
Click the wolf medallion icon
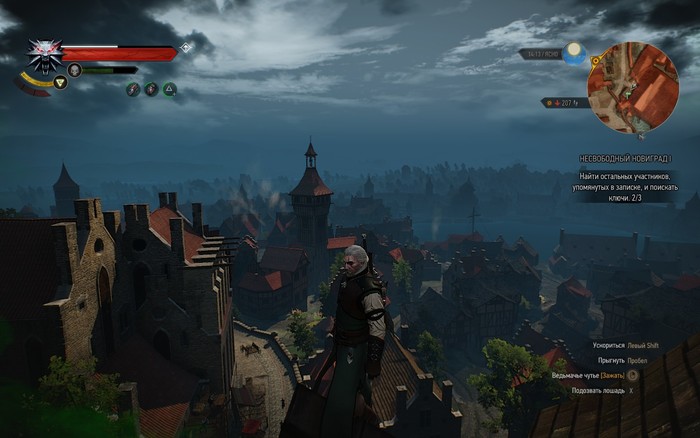tap(43, 56)
